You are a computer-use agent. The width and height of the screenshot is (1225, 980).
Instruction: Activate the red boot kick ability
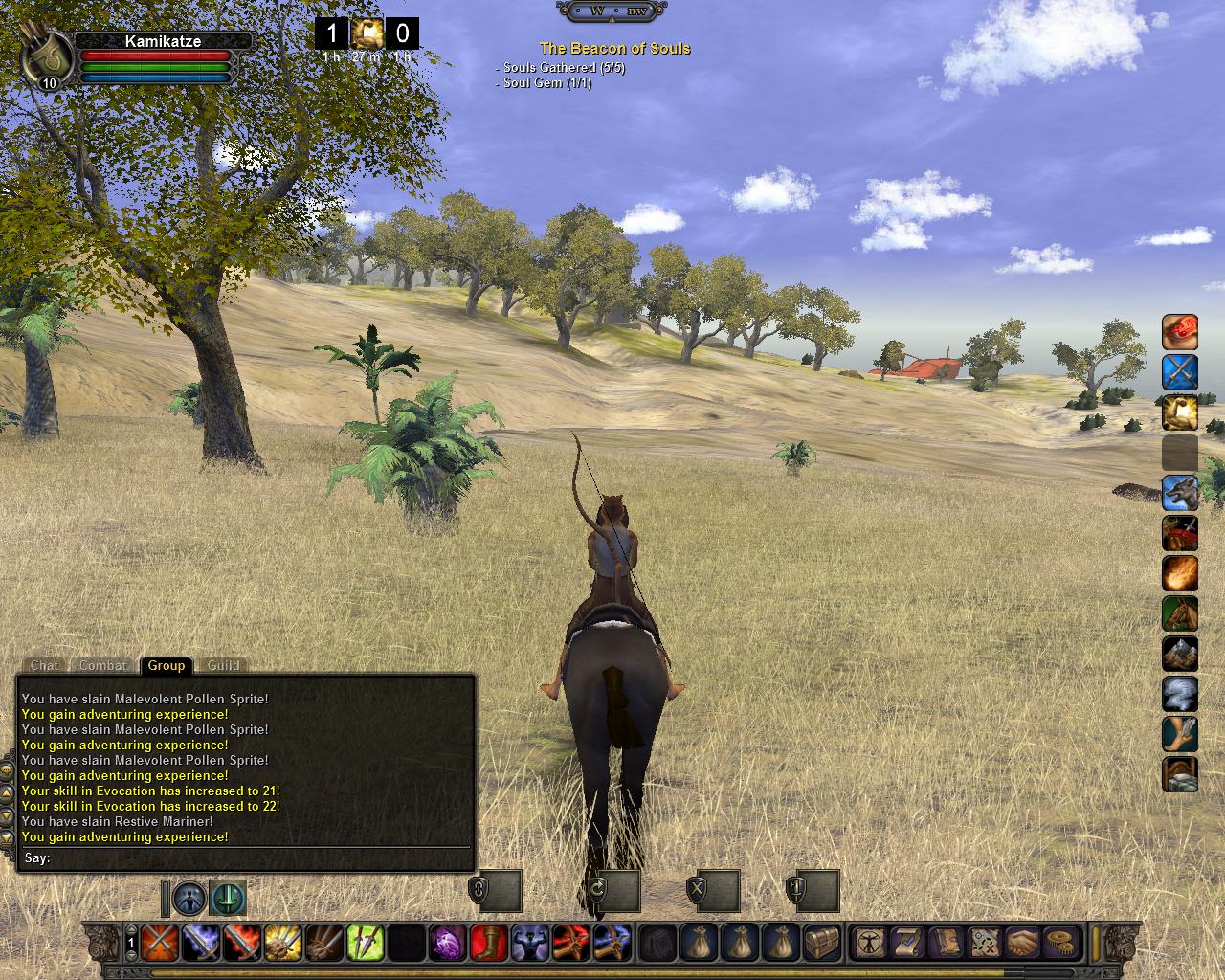point(489,943)
